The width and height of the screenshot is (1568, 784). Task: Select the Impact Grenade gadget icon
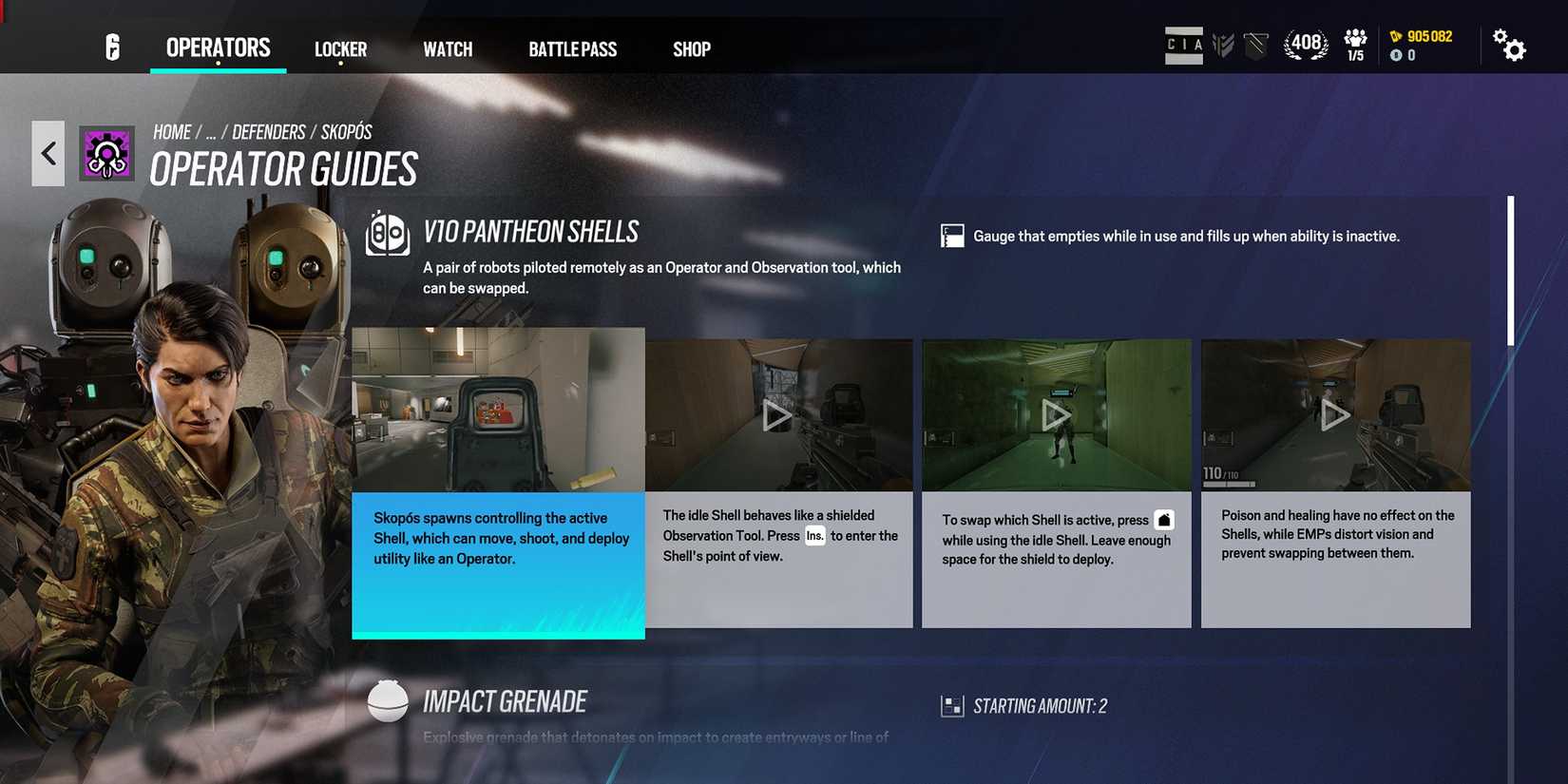coord(388,700)
